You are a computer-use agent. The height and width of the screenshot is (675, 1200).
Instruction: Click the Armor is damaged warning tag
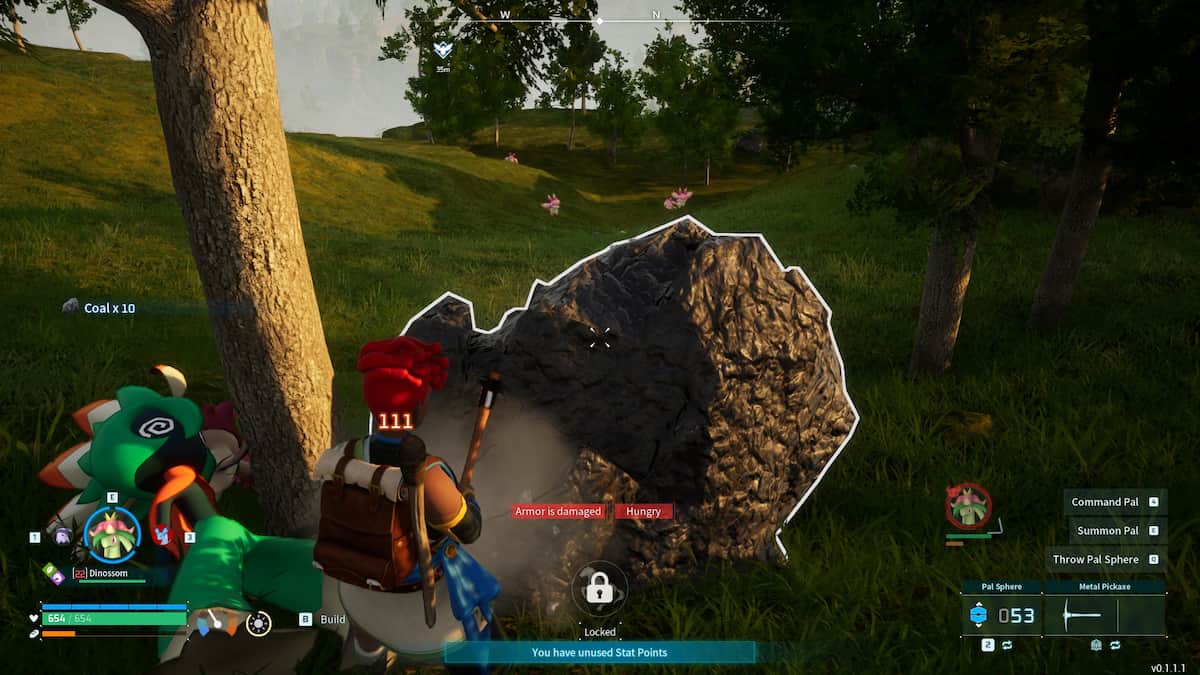click(558, 512)
